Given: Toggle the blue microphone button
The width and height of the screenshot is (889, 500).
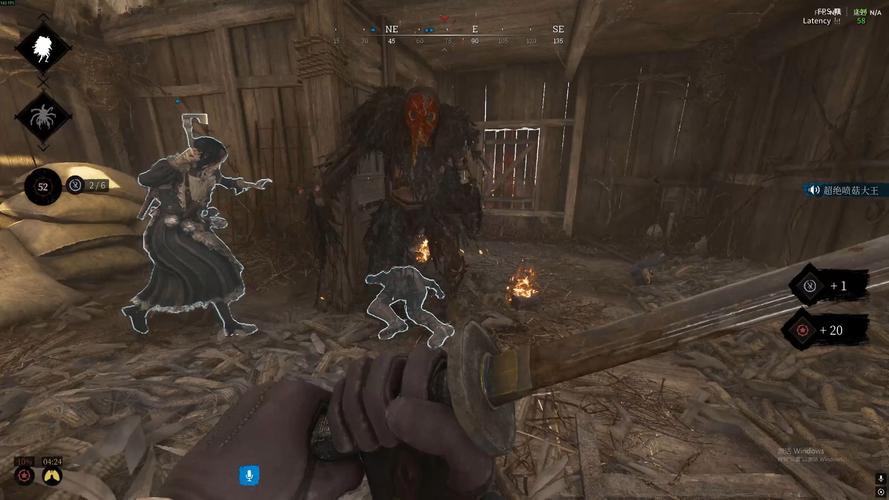Looking at the screenshot, I should click(x=249, y=475).
